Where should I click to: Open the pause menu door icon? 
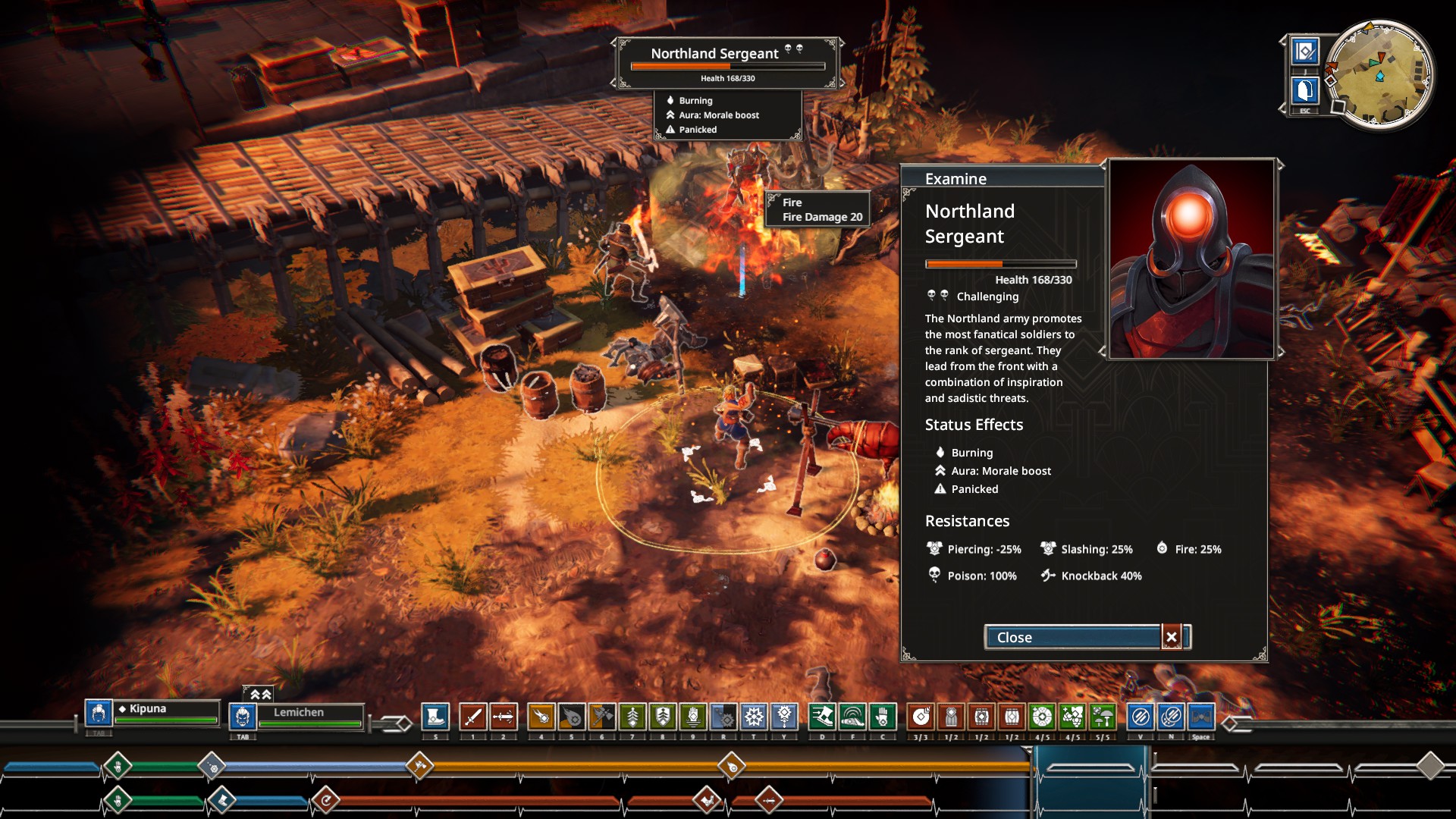tap(1305, 91)
